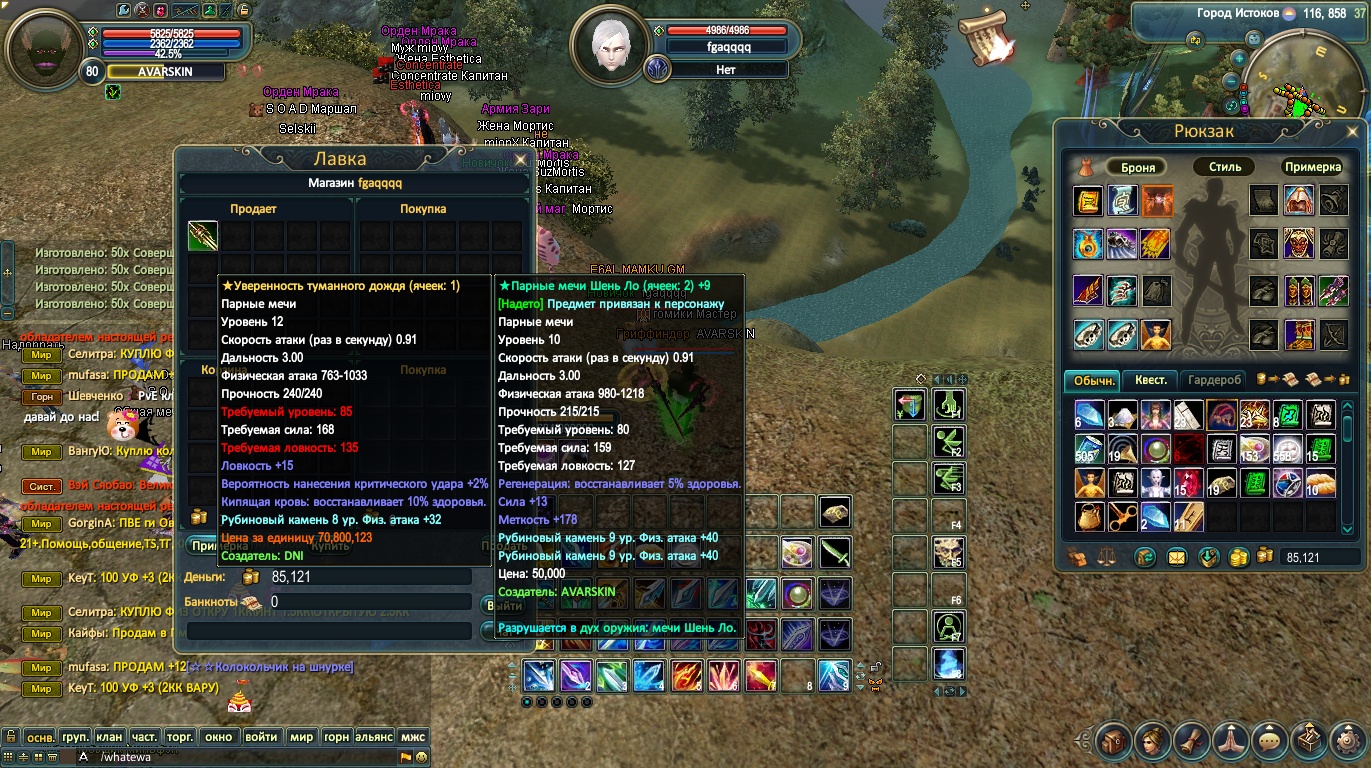Open the mail envelope button in the backpack
Viewport: 1371px width, 768px height.
point(1176,557)
